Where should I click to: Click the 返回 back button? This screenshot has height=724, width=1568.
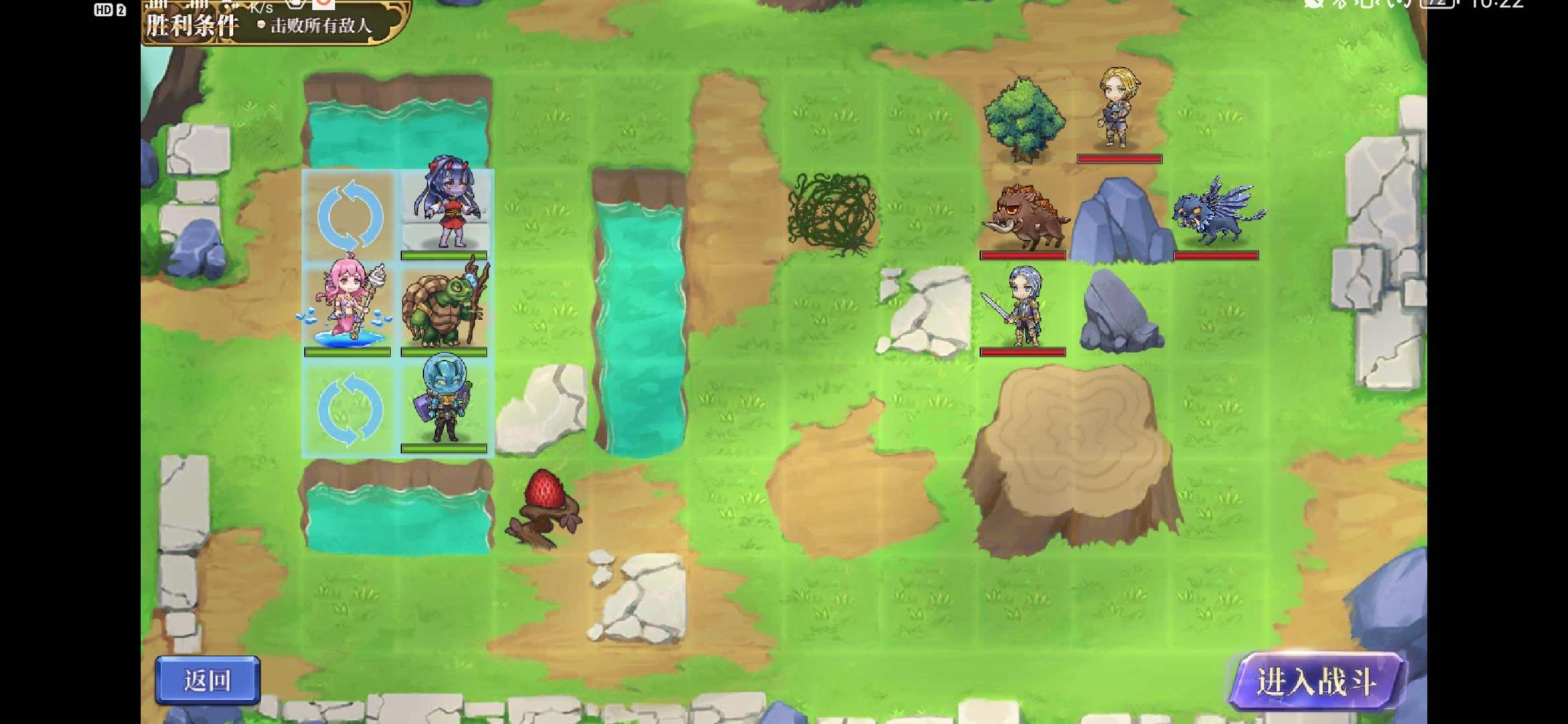tap(208, 680)
